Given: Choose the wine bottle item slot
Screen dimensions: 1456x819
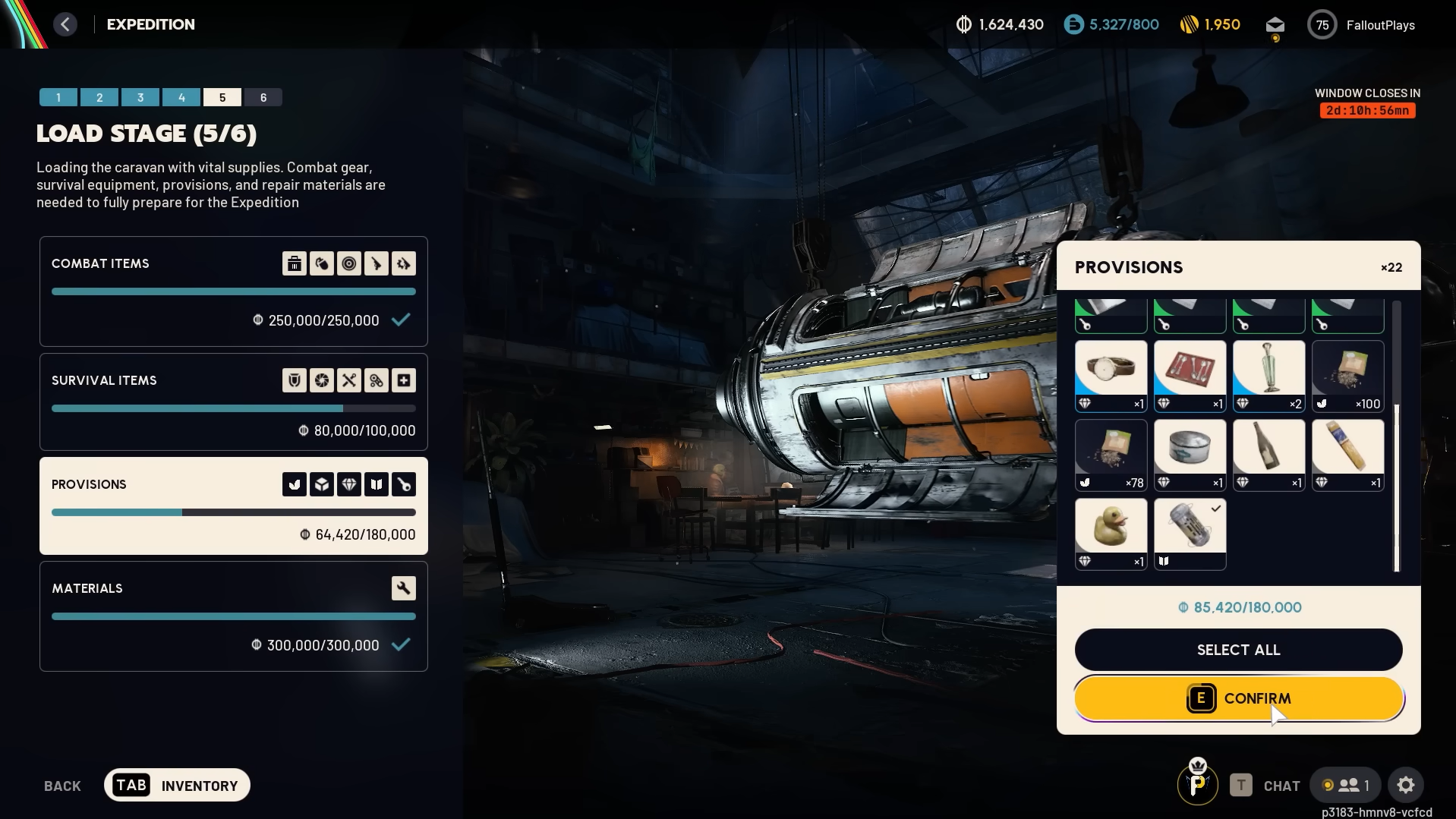Looking at the screenshot, I should coord(1268,455).
